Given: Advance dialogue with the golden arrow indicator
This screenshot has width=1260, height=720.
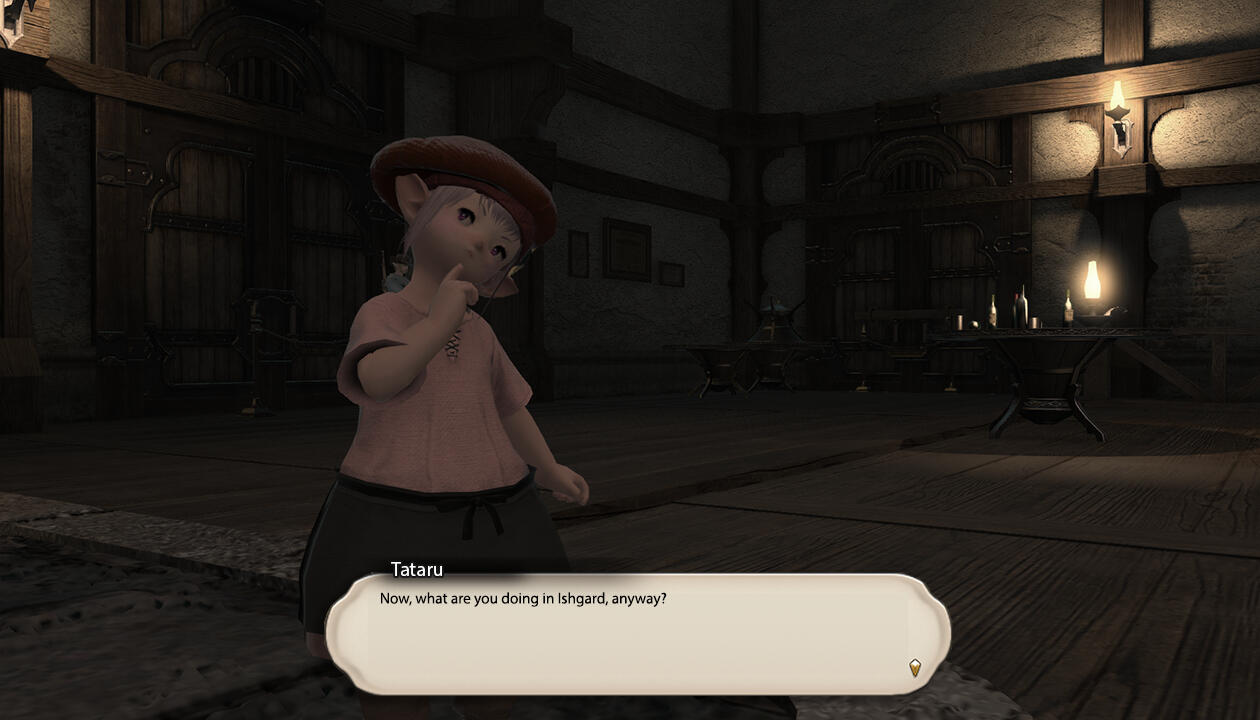Looking at the screenshot, I should 914,667.
